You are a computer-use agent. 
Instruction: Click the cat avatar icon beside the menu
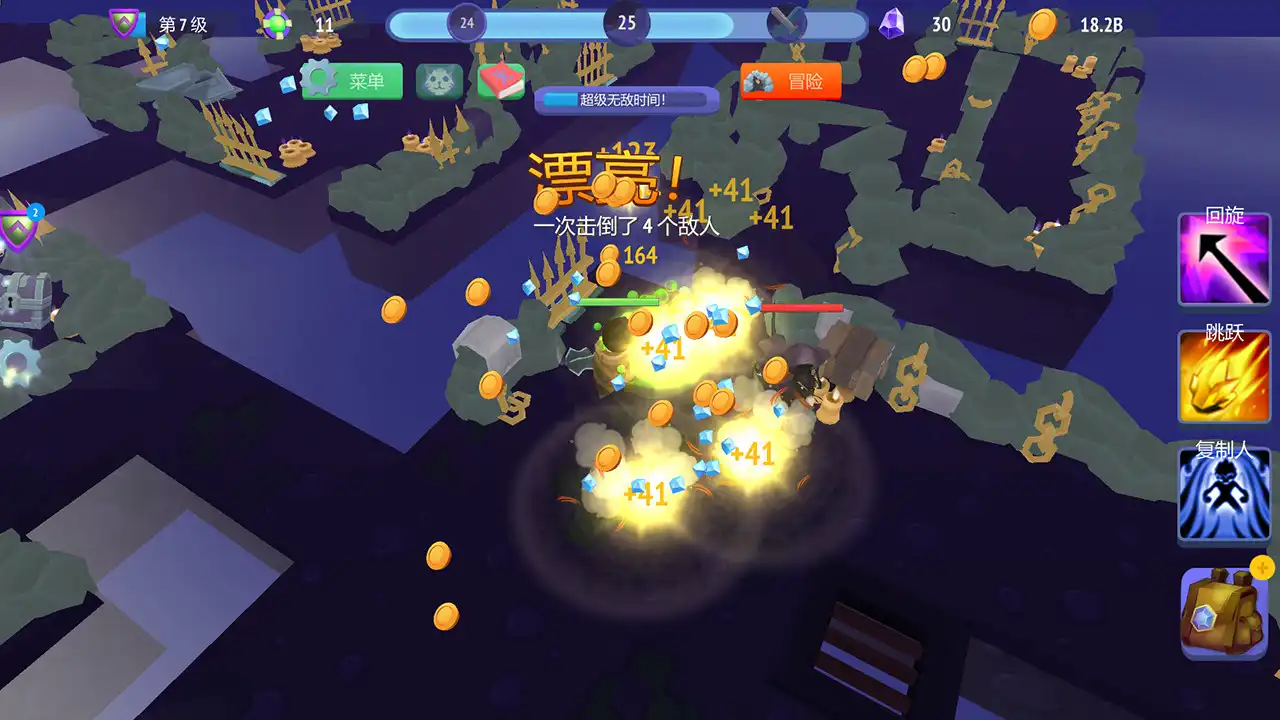(x=438, y=81)
